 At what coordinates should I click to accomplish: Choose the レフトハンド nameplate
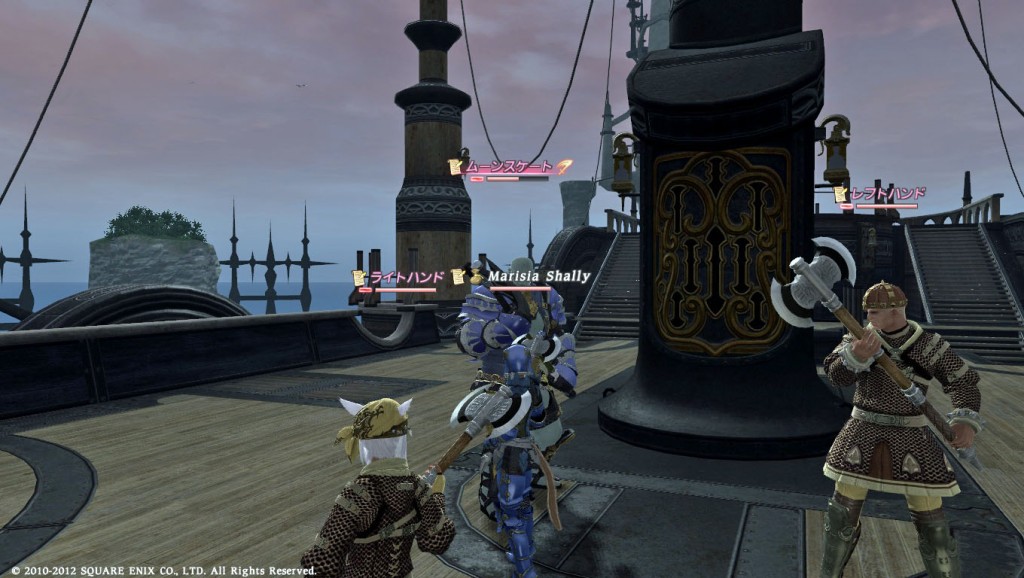tap(886, 193)
